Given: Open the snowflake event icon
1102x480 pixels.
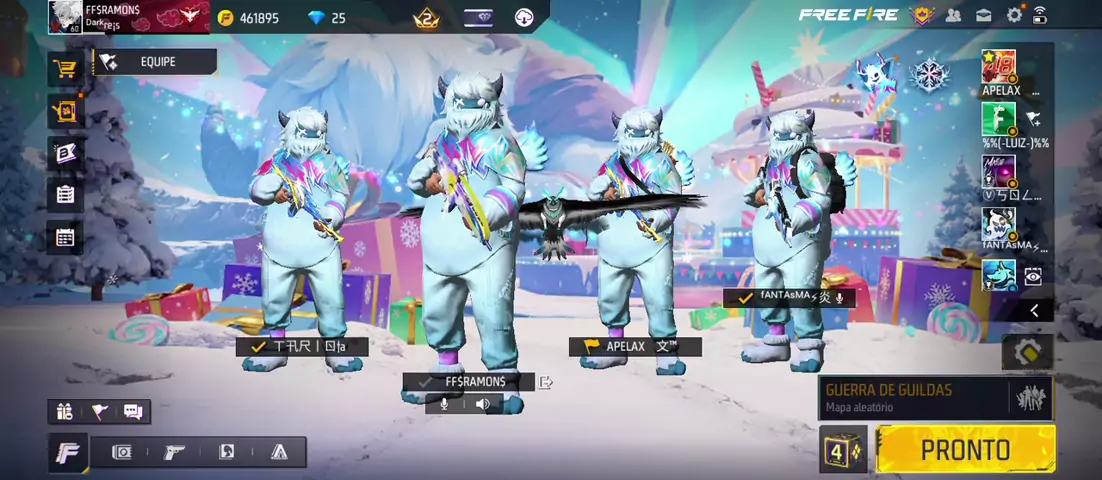Looking at the screenshot, I should coord(931,75).
